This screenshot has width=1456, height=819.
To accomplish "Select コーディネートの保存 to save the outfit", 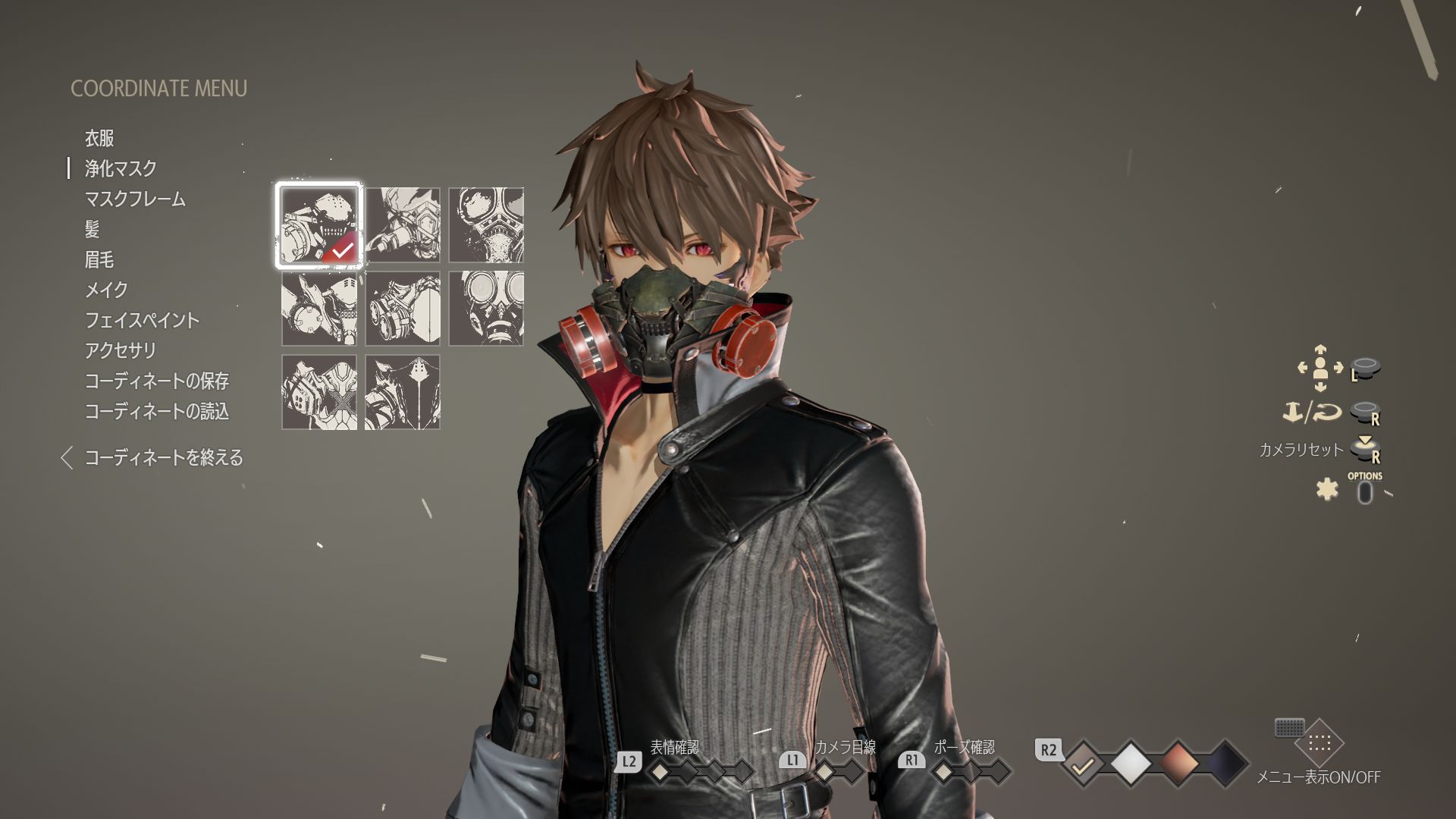I will point(159,382).
